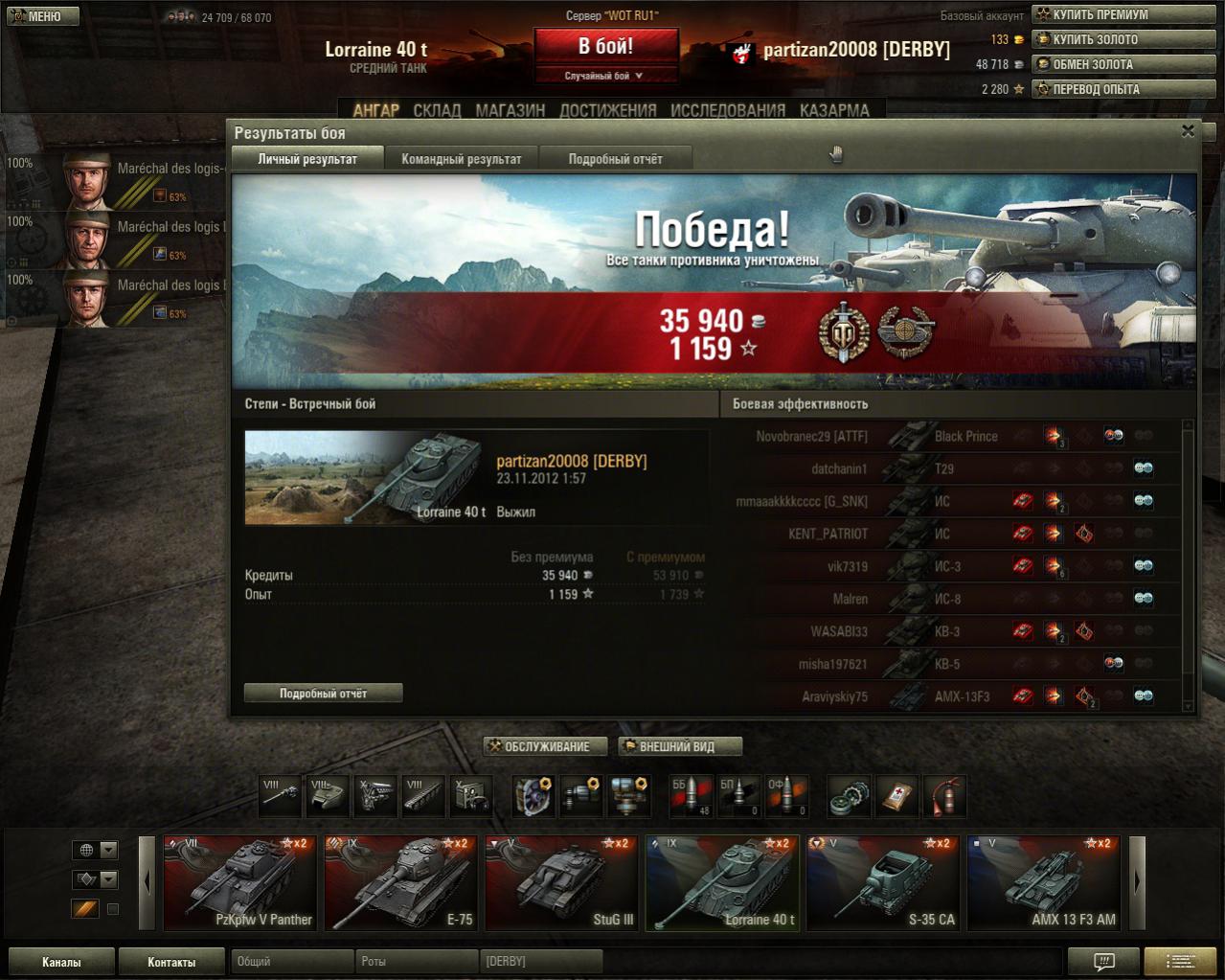Open the Контакты list
The height and width of the screenshot is (980, 1225).
click(x=171, y=962)
